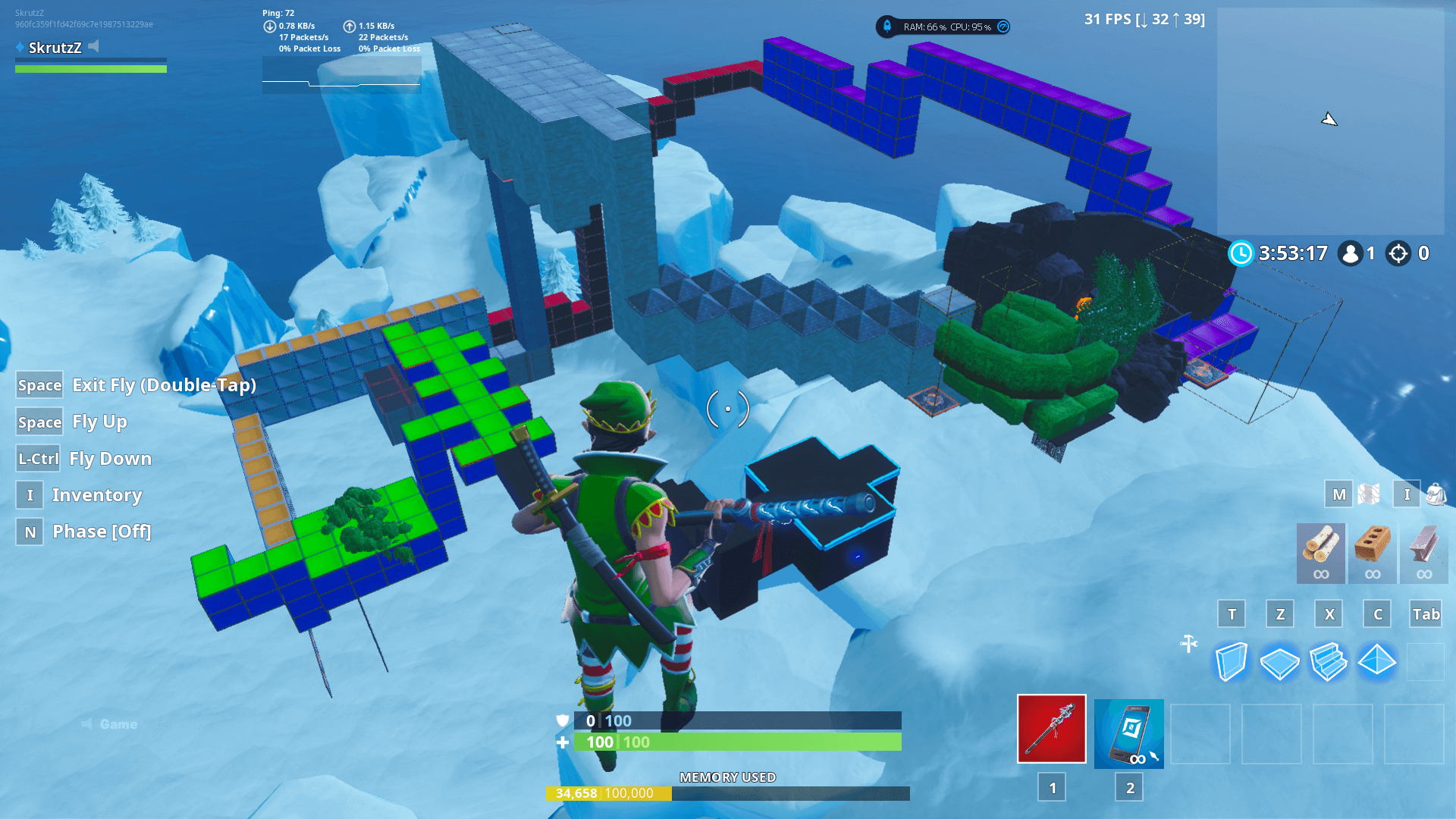Select the metal material icon

(x=1423, y=553)
